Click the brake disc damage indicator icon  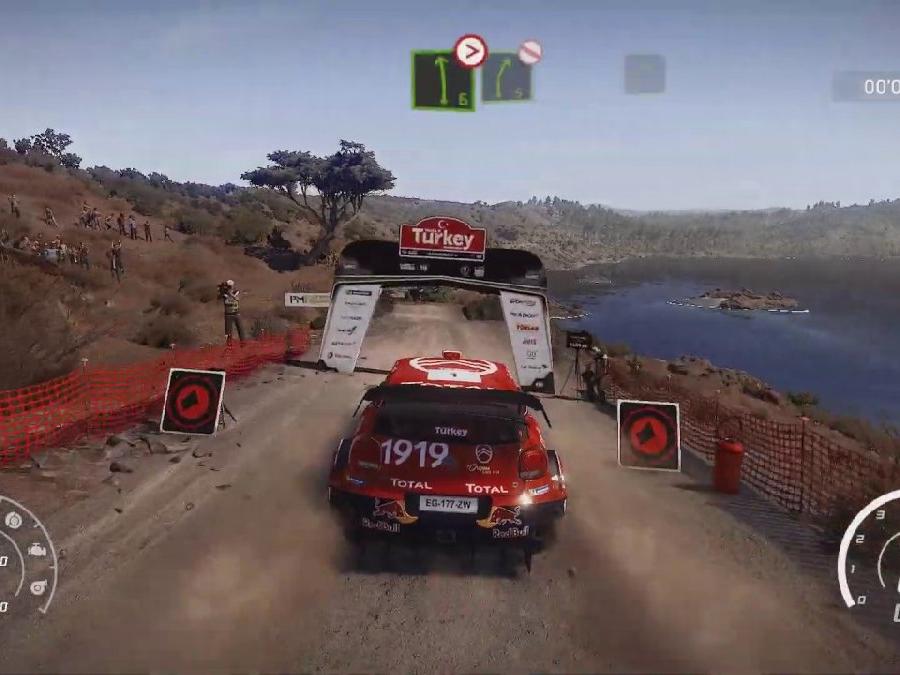(x=13, y=520)
